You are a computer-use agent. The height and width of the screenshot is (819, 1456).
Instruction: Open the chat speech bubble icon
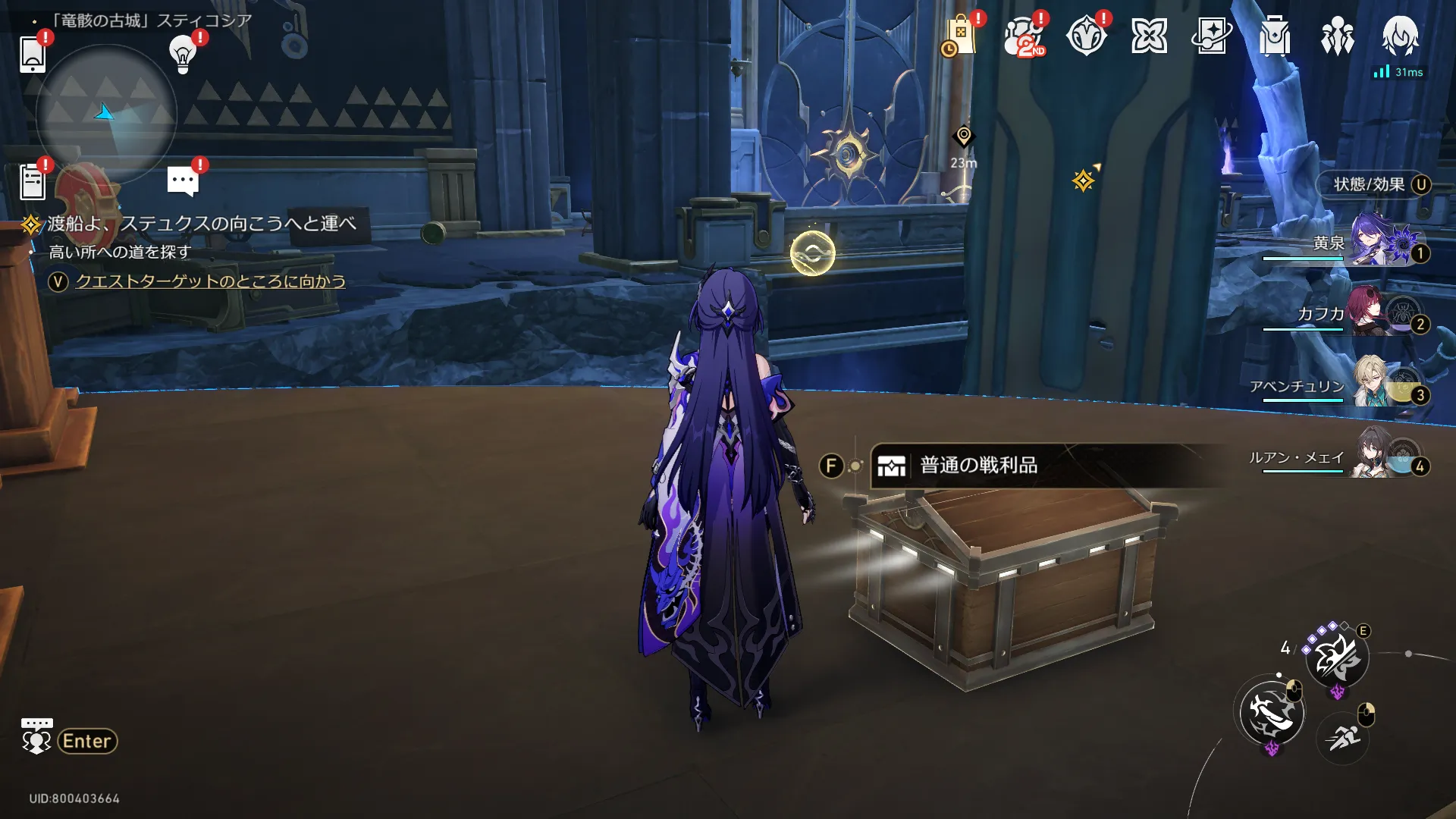[183, 181]
